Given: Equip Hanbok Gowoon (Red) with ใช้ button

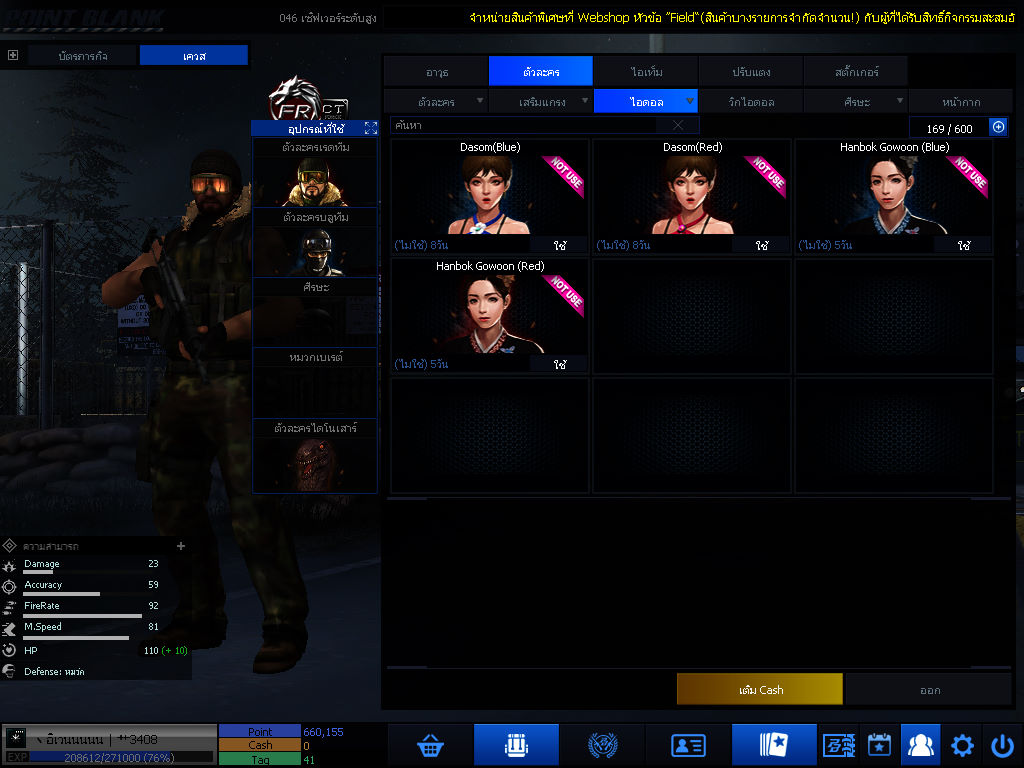Looking at the screenshot, I should click(560, 364).
